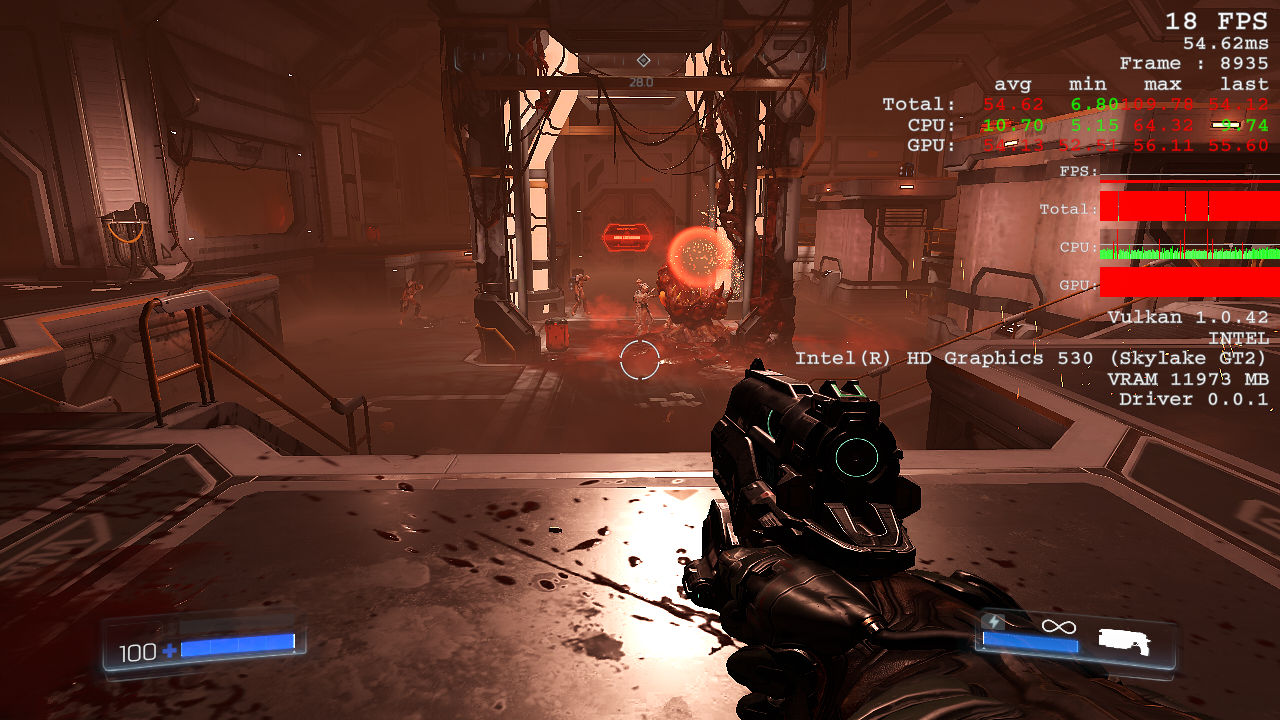Viewport: 1280px width, 720px height.
Task: Click the pistol weapon icon
Action: tap(1124, 640)
